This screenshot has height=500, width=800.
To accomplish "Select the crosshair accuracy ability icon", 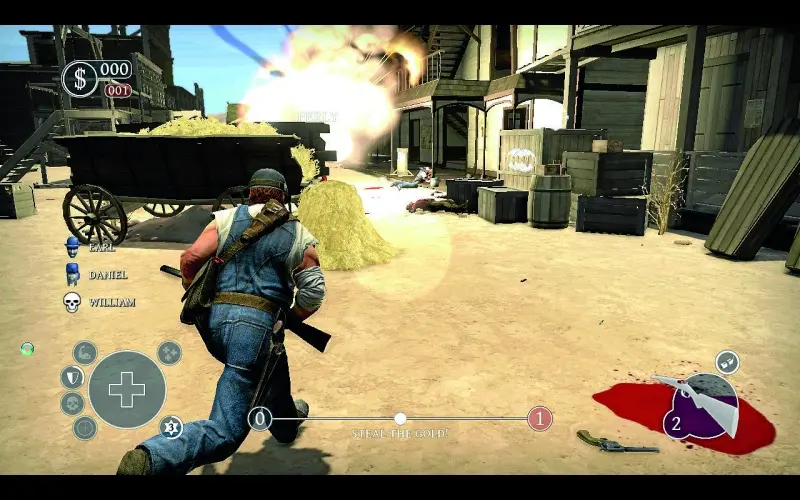I will coord(85,428).
